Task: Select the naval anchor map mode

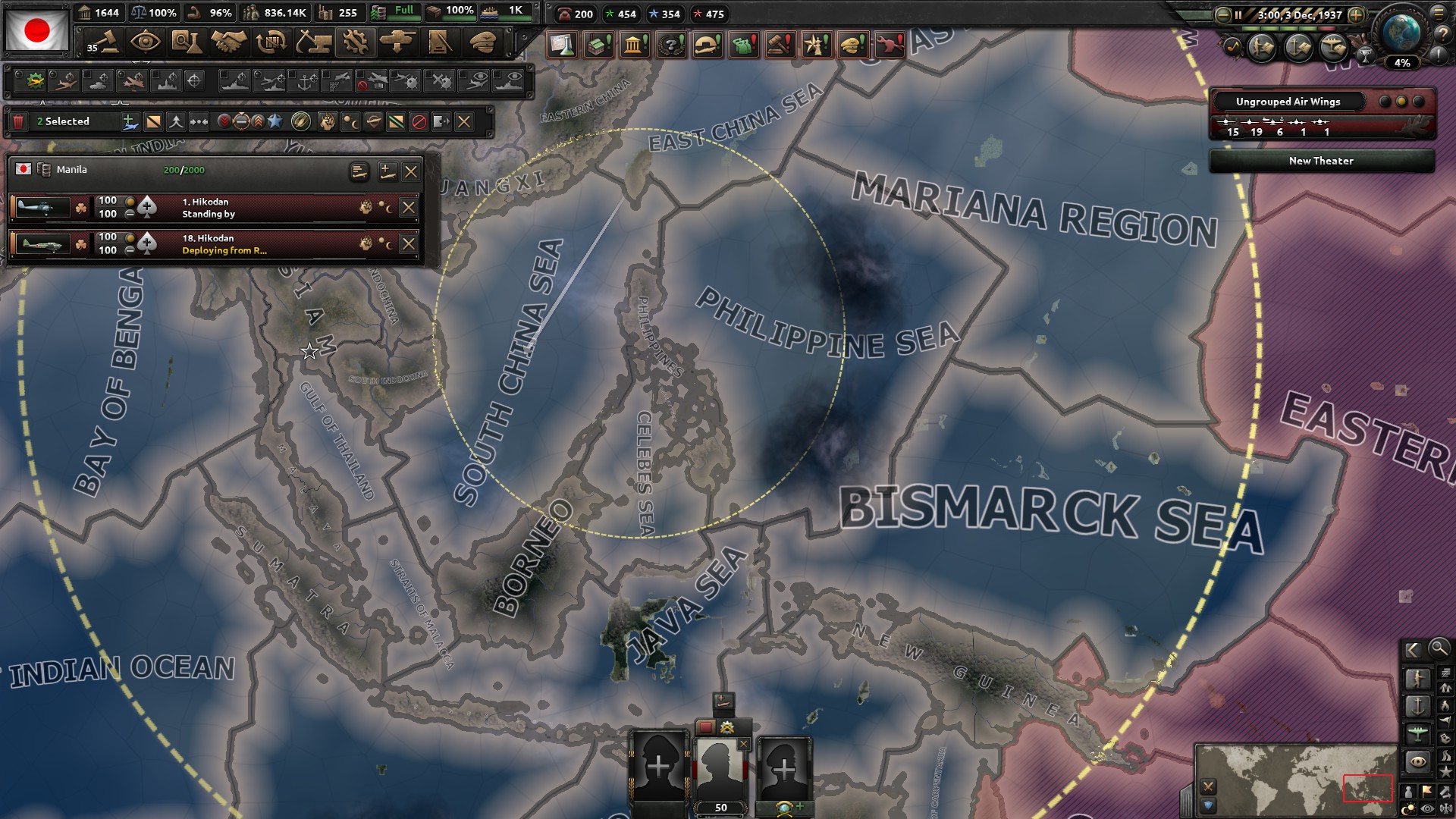Action: pyautogui.click(x=1417, y=705)
